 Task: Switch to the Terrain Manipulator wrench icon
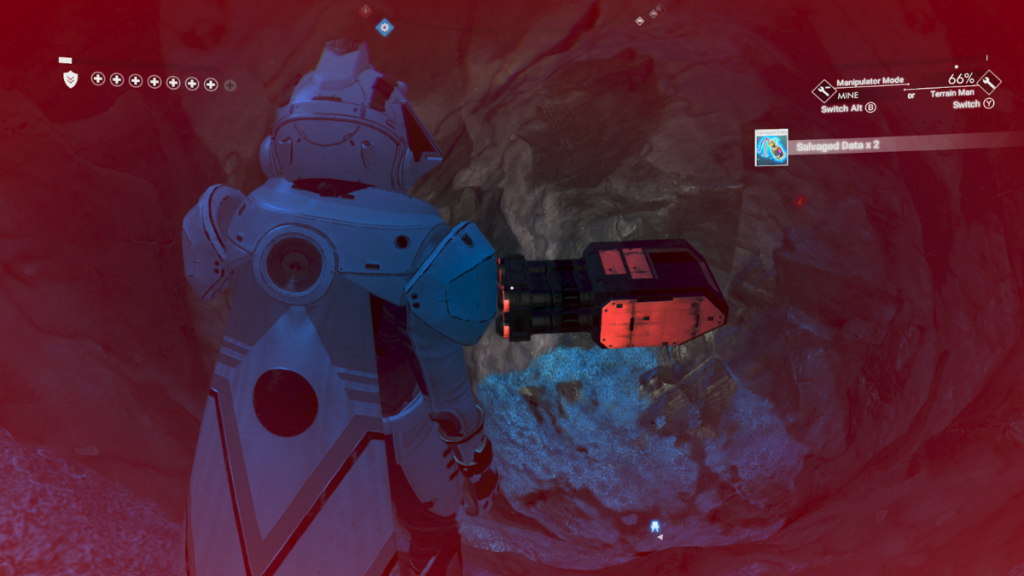(x=991, y=82)
